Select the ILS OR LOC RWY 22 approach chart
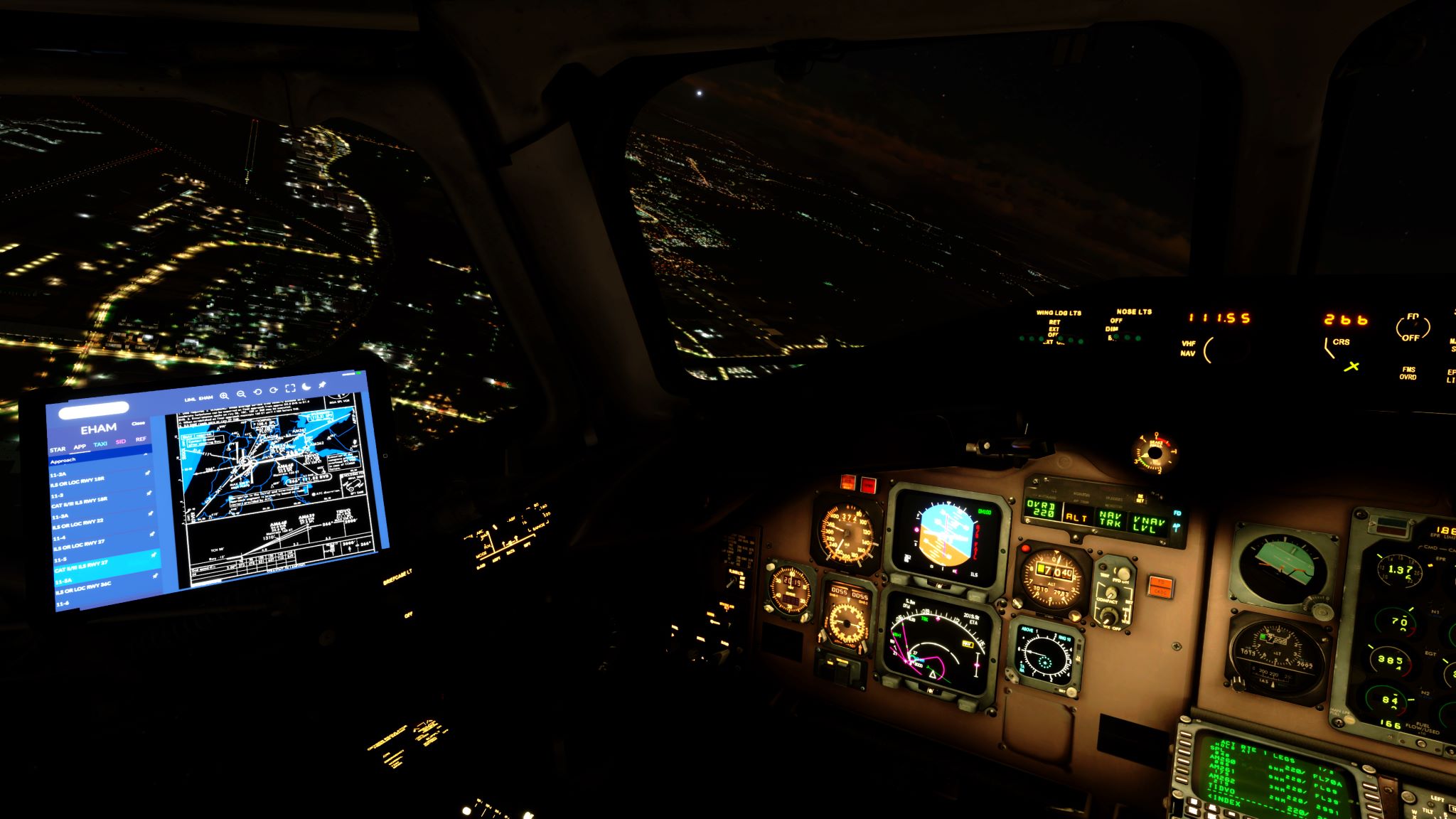1456x819 pixels. pos(78,524)
